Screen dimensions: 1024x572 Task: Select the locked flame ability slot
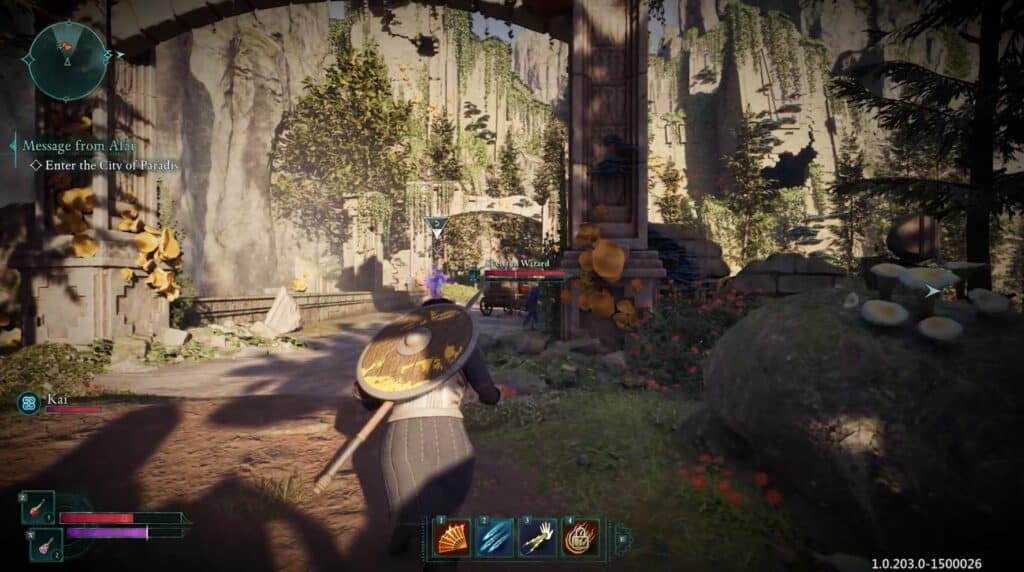[x=581, y=538]
